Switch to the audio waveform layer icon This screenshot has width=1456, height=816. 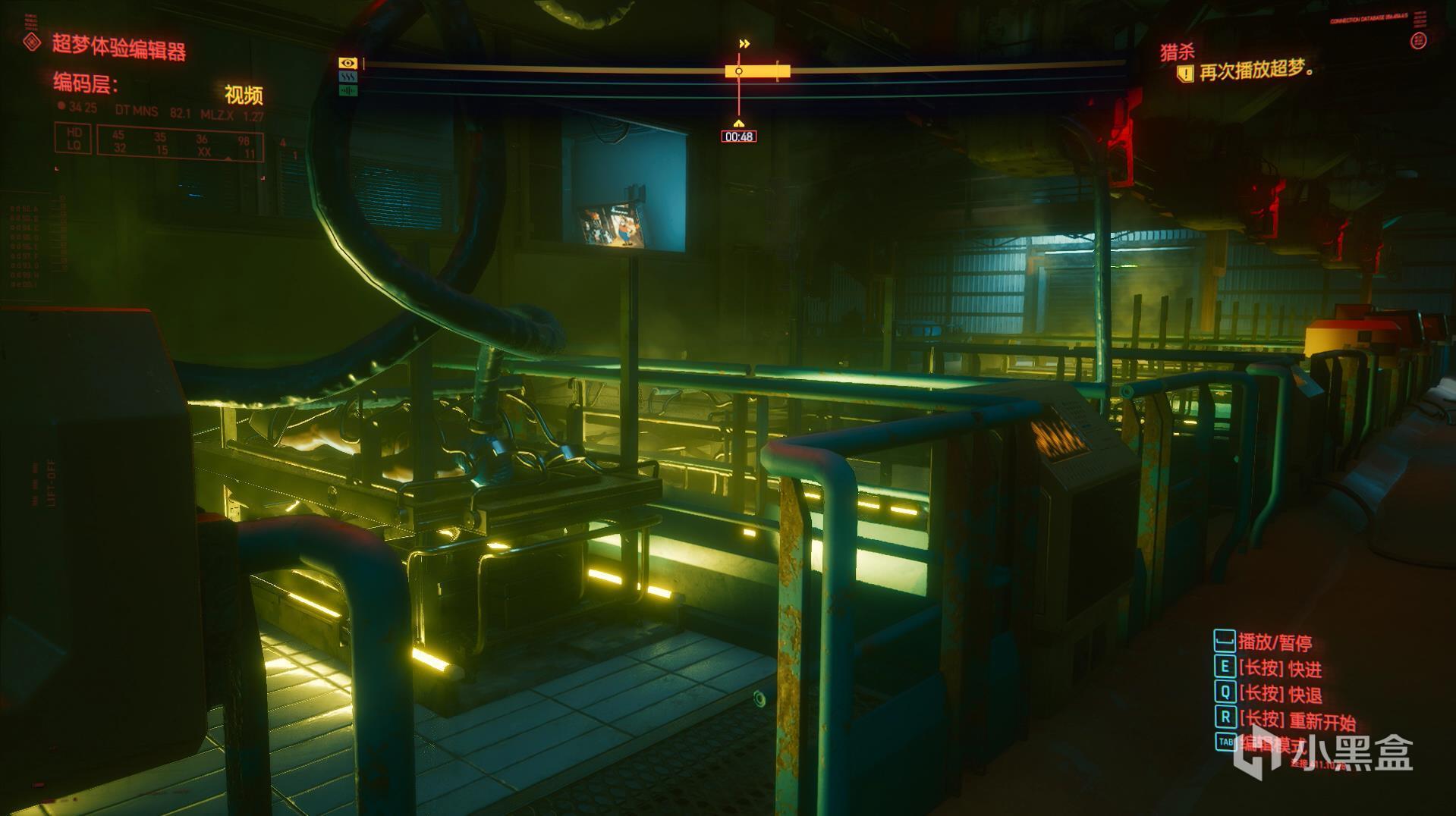point(347,91)
